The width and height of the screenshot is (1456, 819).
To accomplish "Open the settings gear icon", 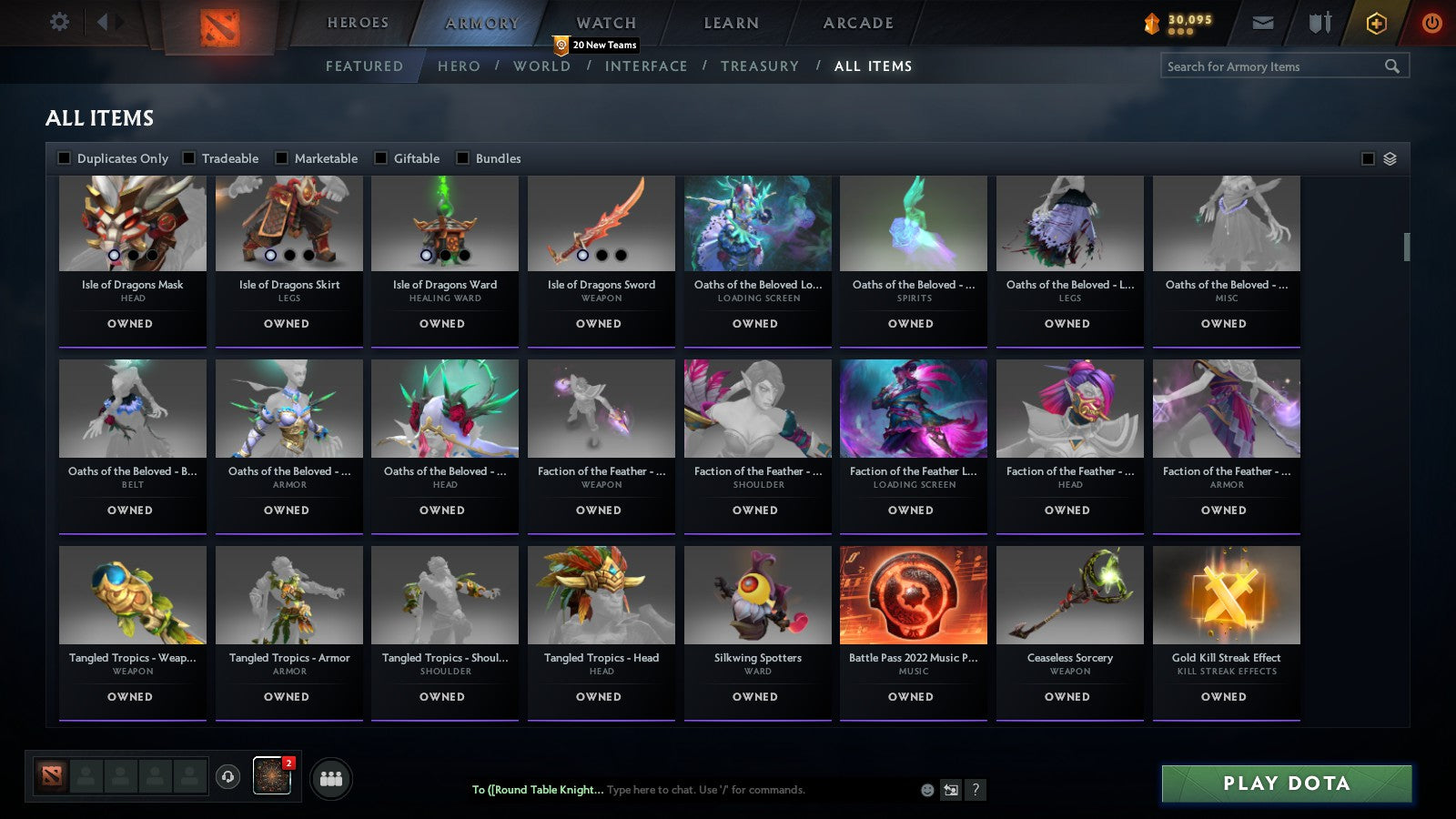I will tap(60, 22).
